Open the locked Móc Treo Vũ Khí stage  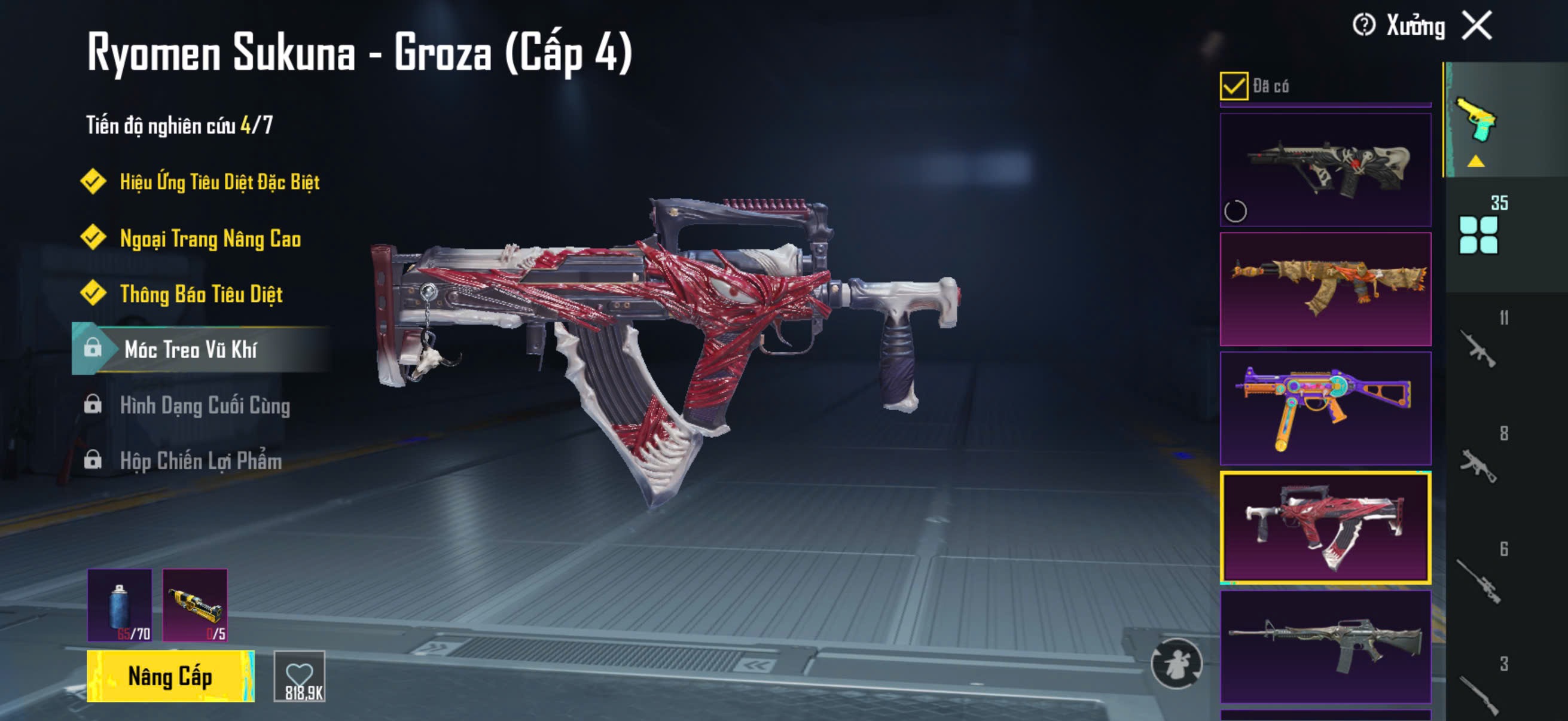click(191, 349)
